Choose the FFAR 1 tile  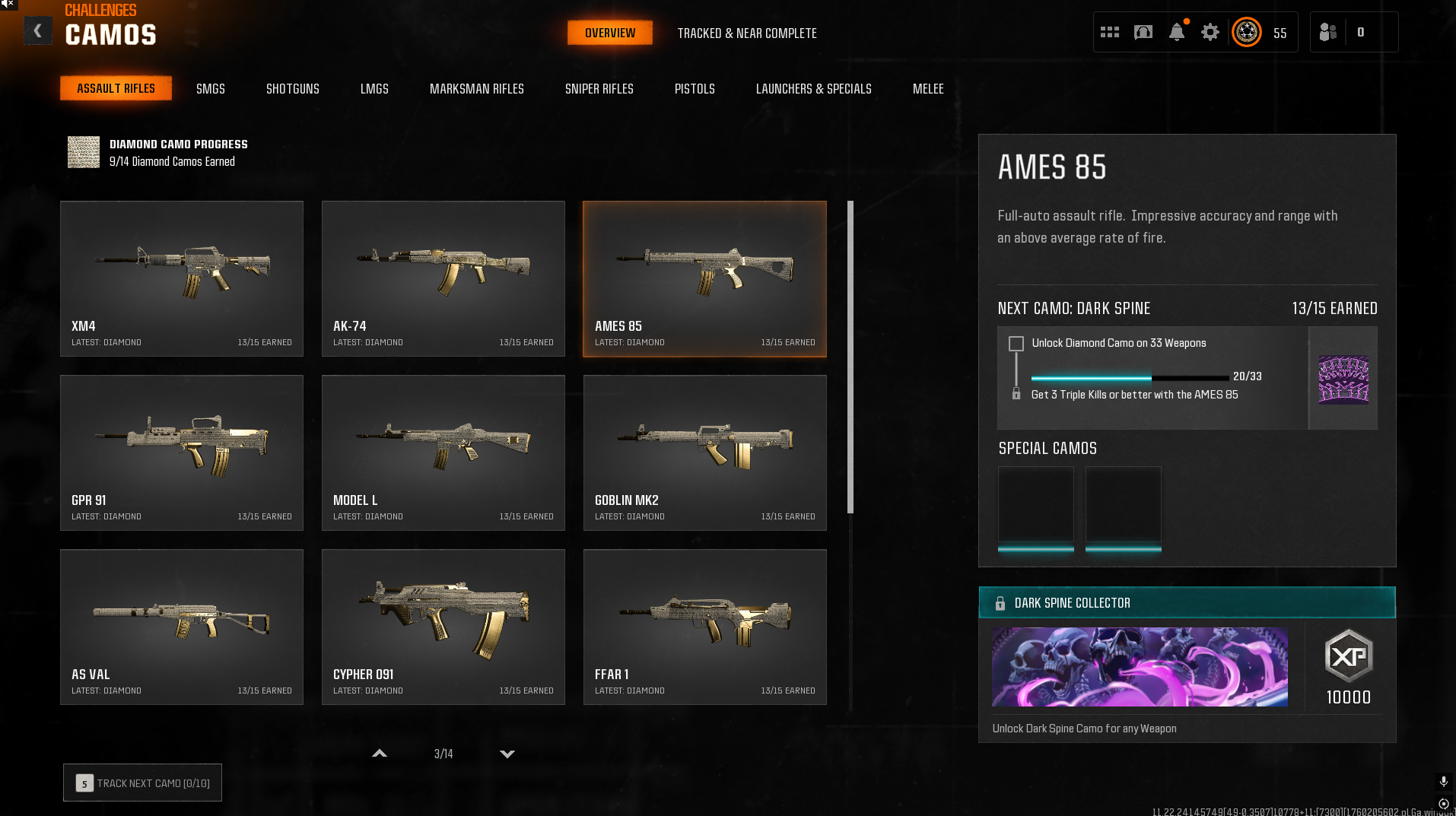(x=704, y=627)
